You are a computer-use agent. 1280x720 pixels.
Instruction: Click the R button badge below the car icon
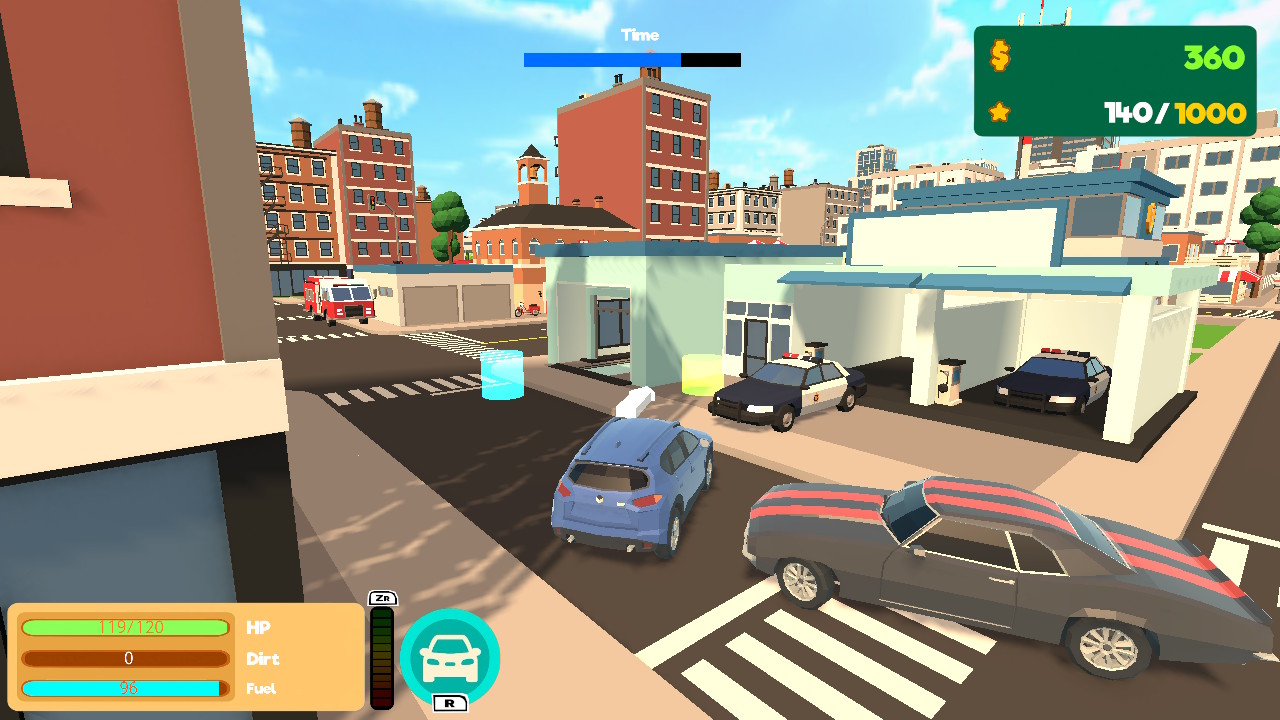coord(449,704)
